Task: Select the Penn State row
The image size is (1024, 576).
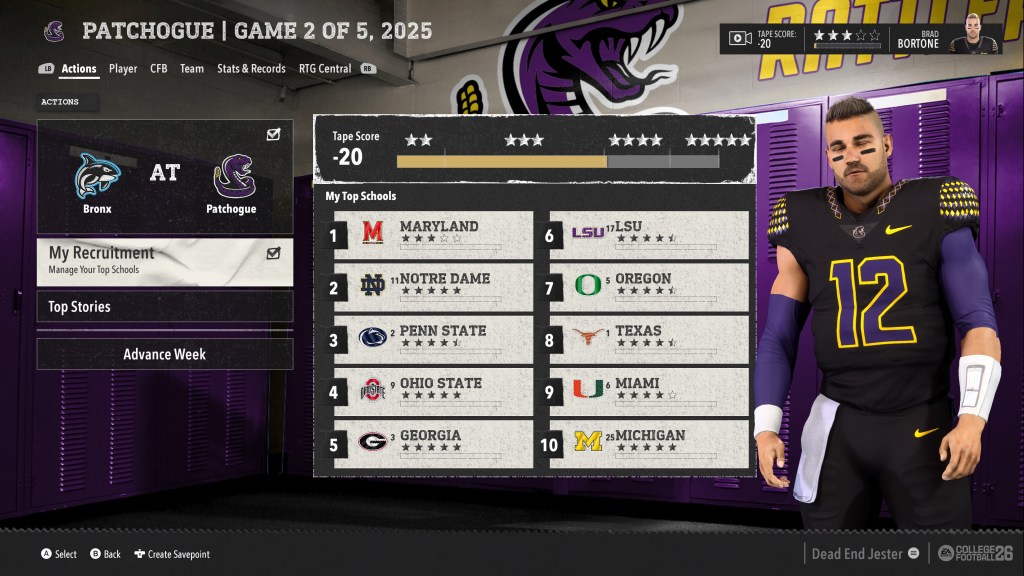Action: coord(433,339)
